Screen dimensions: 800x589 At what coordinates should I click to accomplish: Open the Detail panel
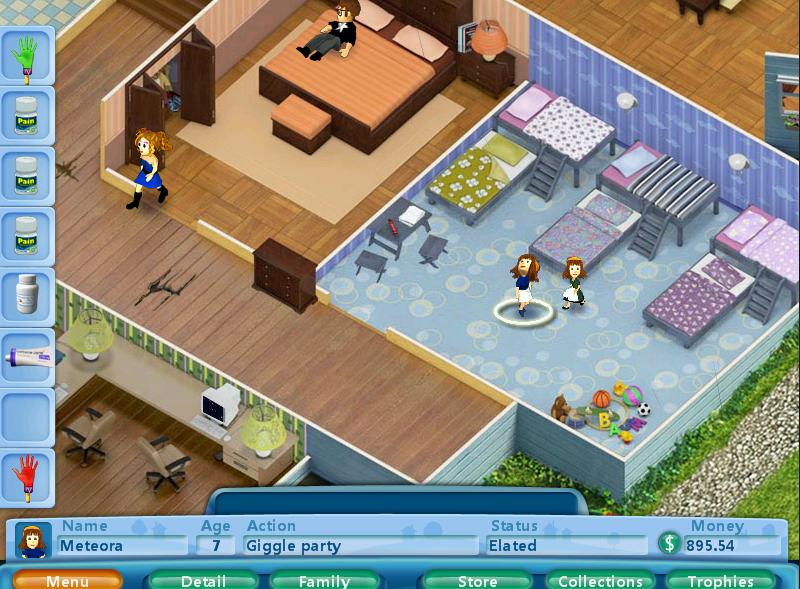[203, 580]
